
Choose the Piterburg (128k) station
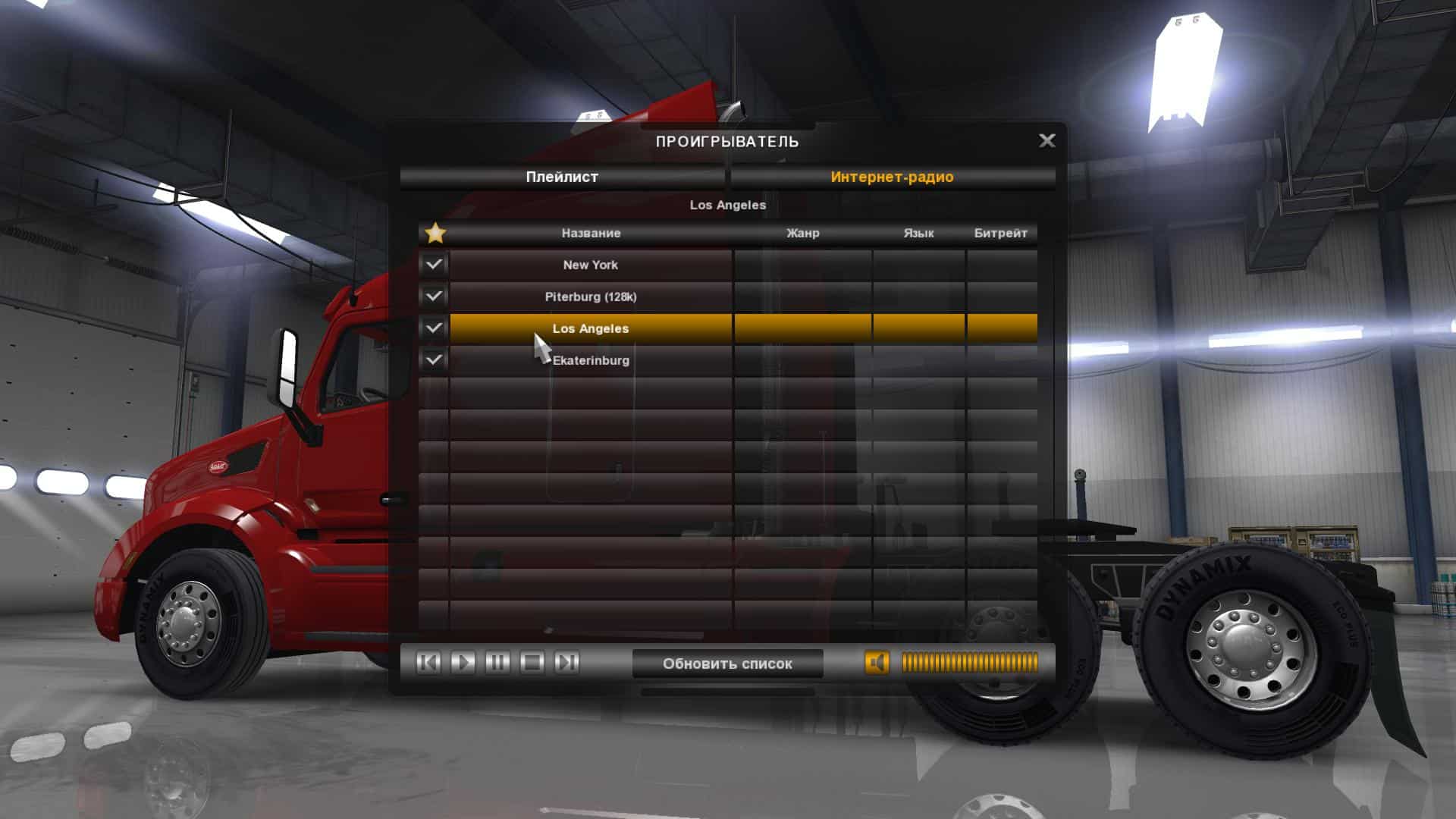point(591,297)
